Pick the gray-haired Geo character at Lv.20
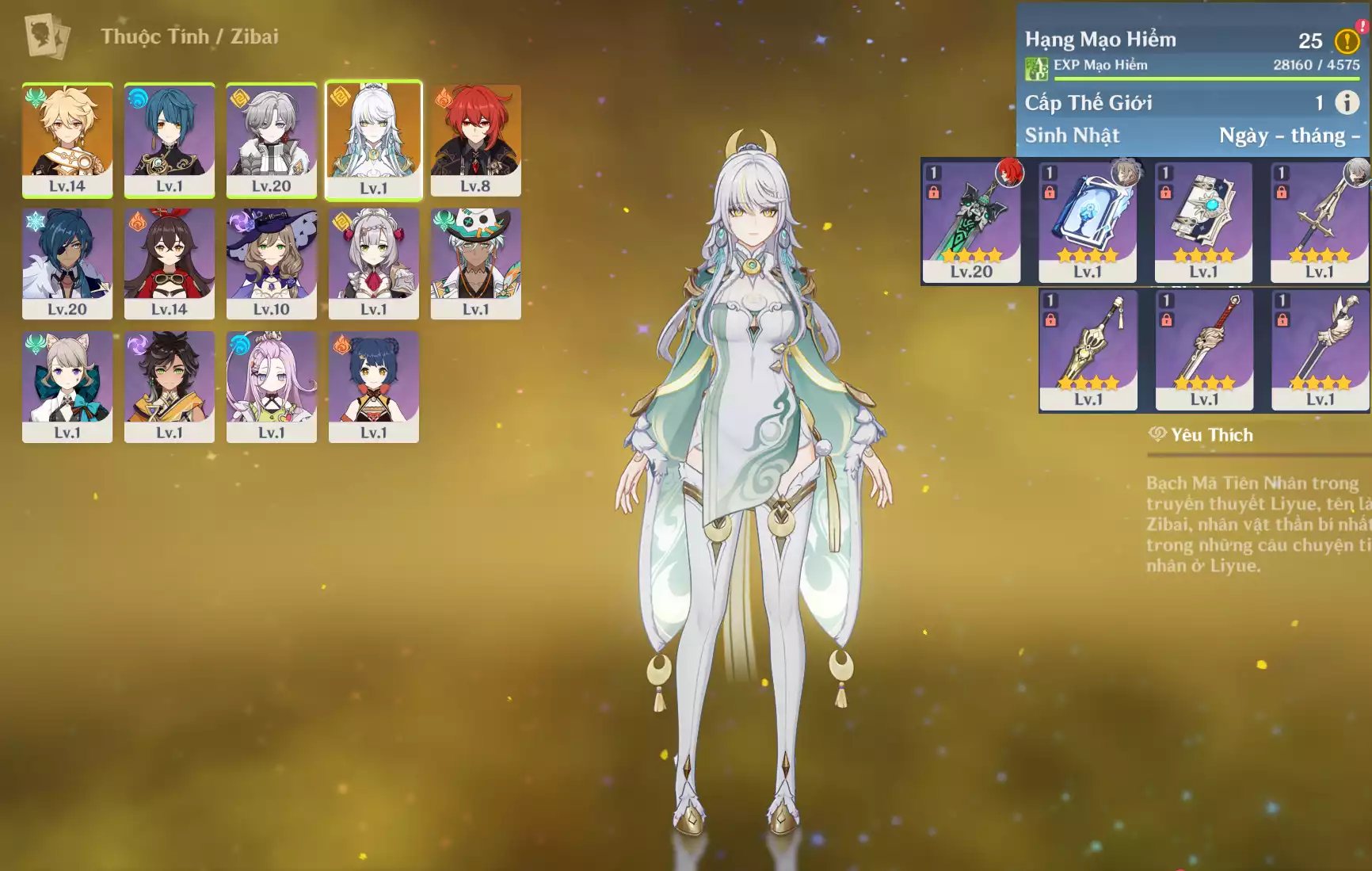The image size is (1372, 871). [x=272, y=139]
